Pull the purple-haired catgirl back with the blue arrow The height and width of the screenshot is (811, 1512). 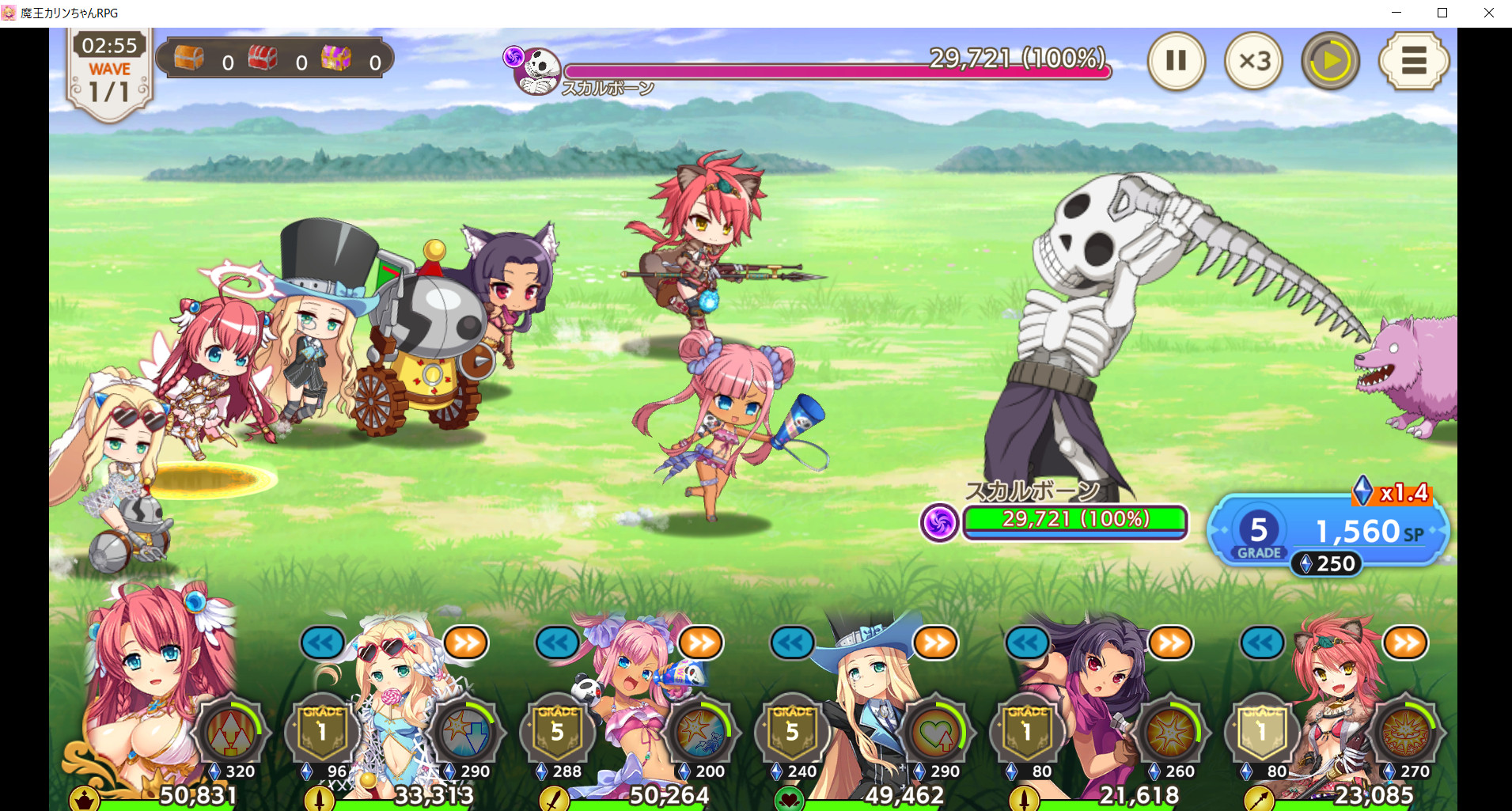click(1027, 642)
